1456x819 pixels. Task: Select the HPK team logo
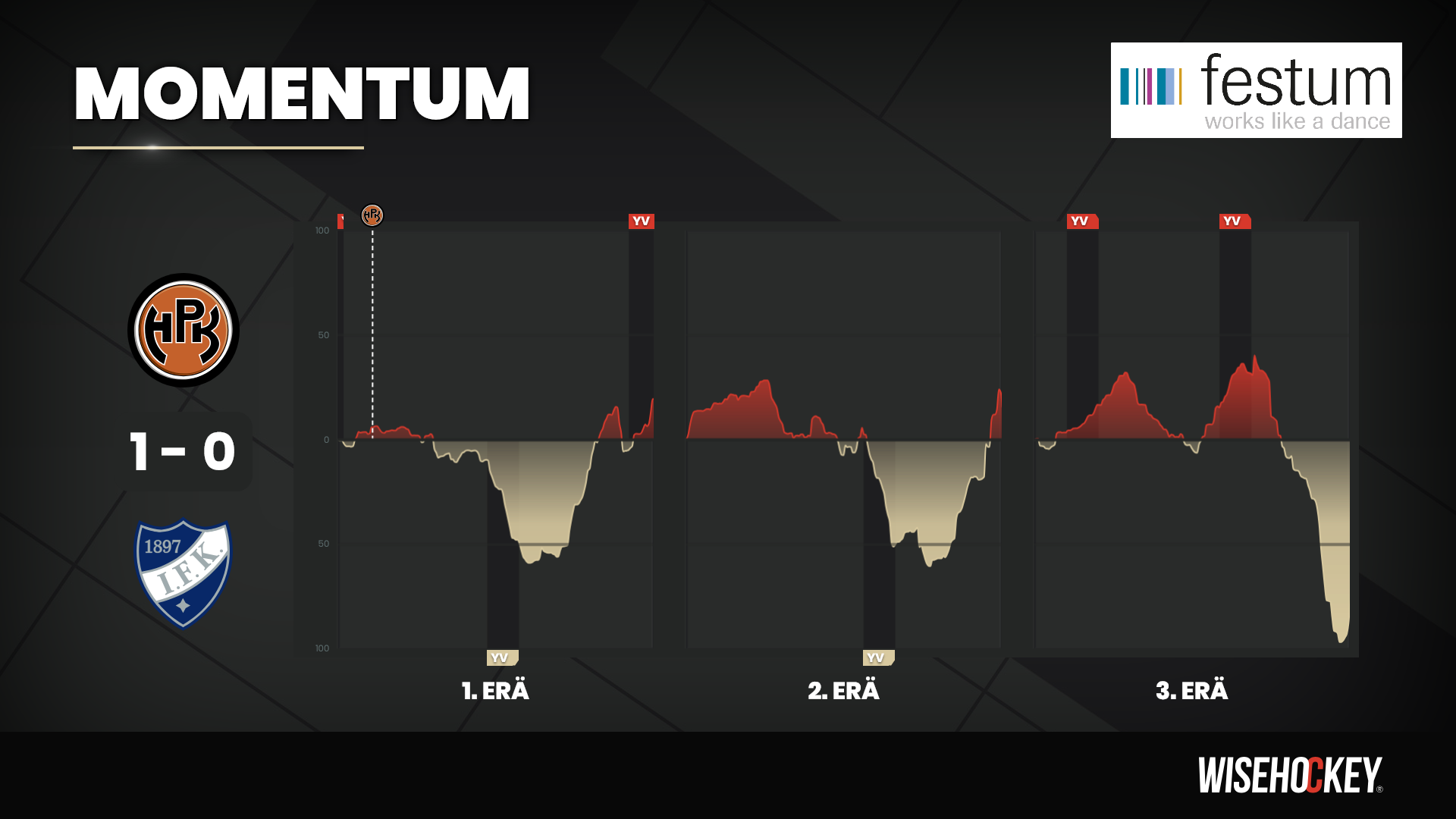[184, 331]
